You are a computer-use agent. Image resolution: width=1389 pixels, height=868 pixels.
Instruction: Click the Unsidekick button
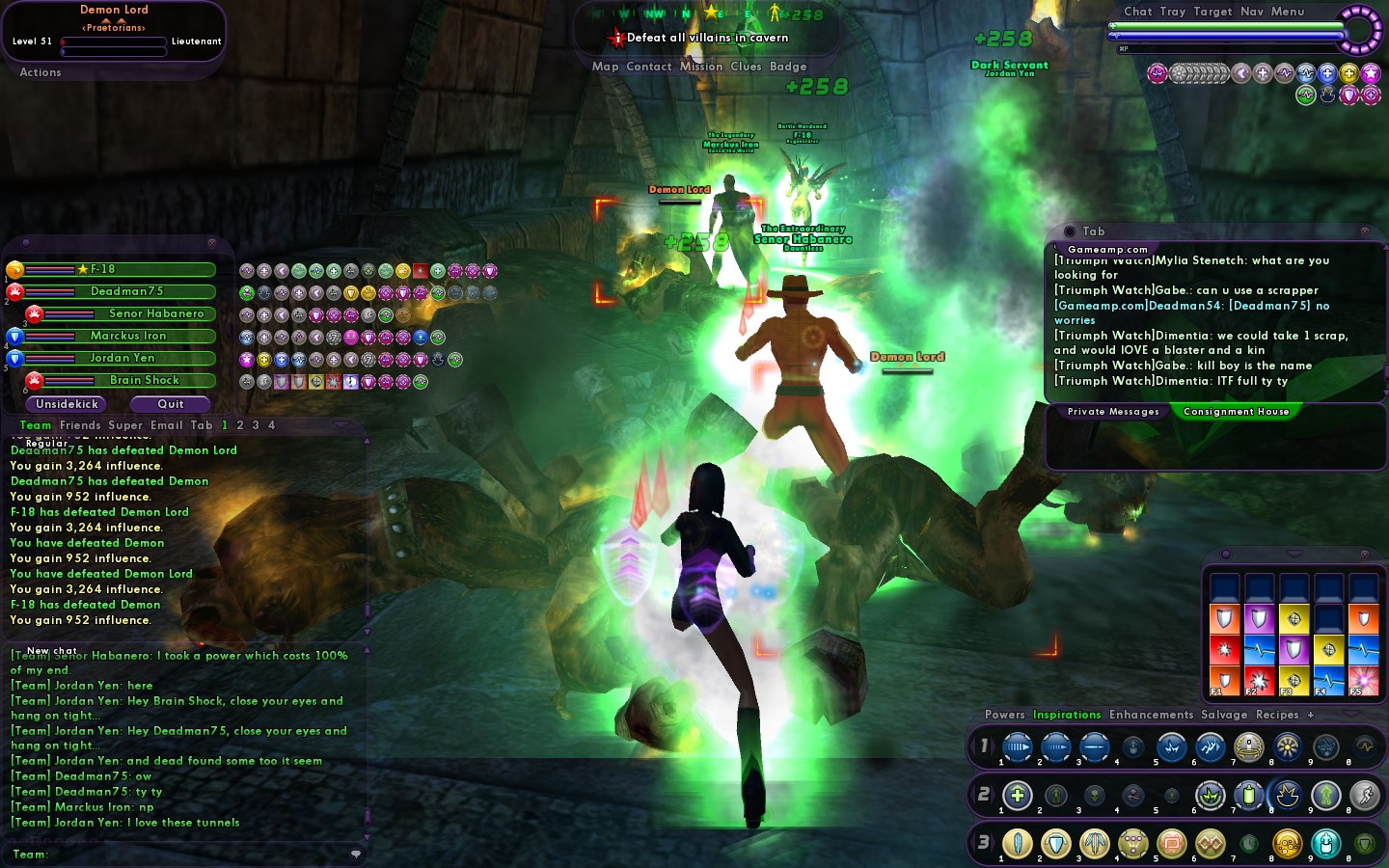click(68, 404)
